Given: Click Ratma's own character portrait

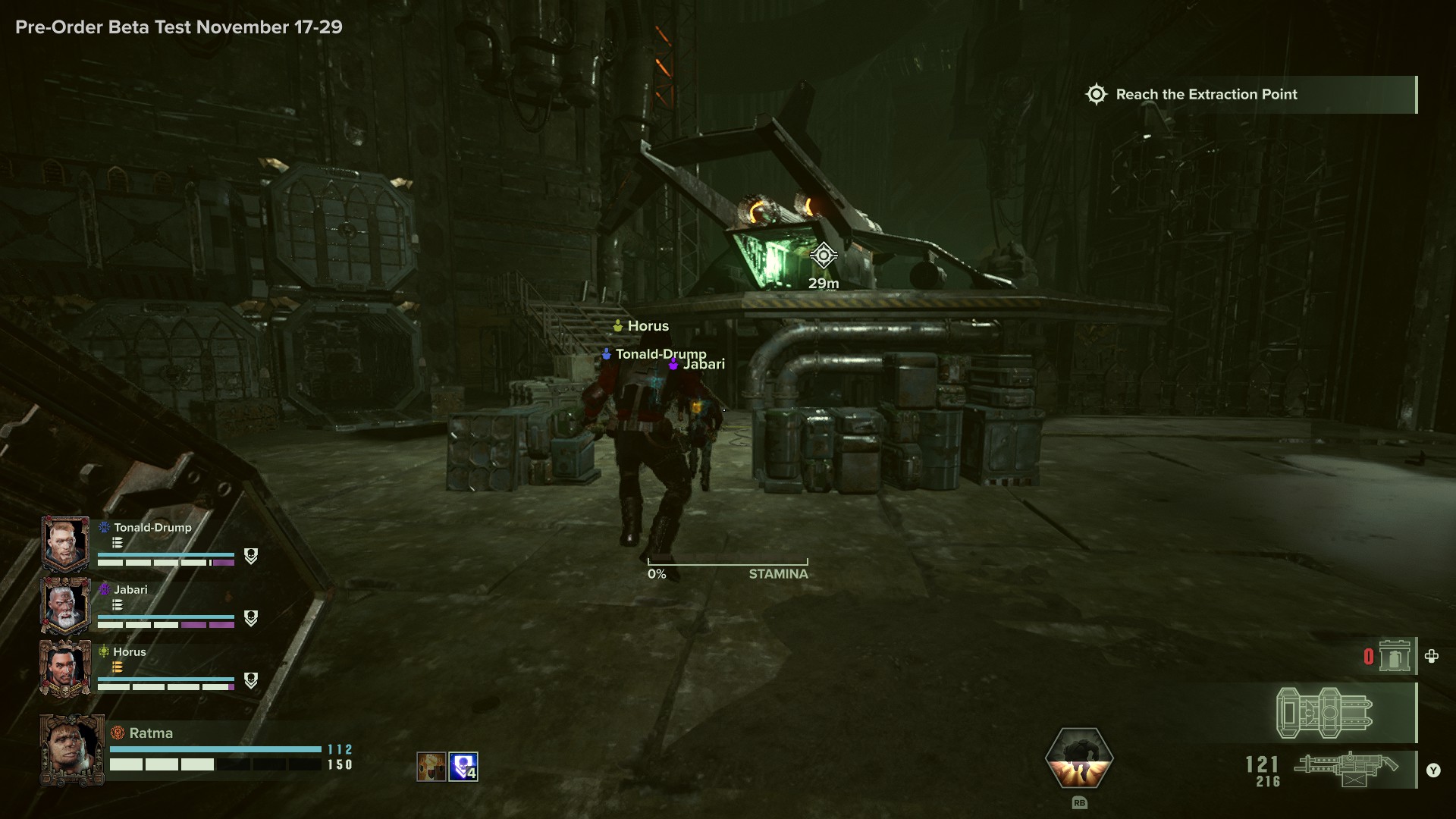Looking at the screenshot, I should (x=72, y=749).
